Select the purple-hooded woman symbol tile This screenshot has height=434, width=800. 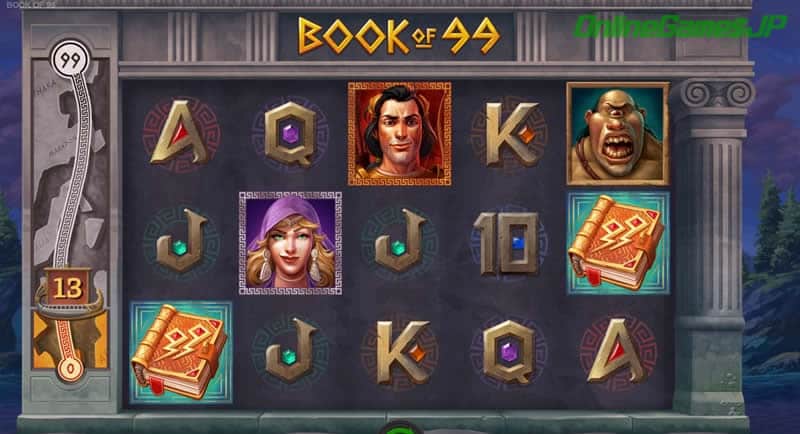coord(290,241)
